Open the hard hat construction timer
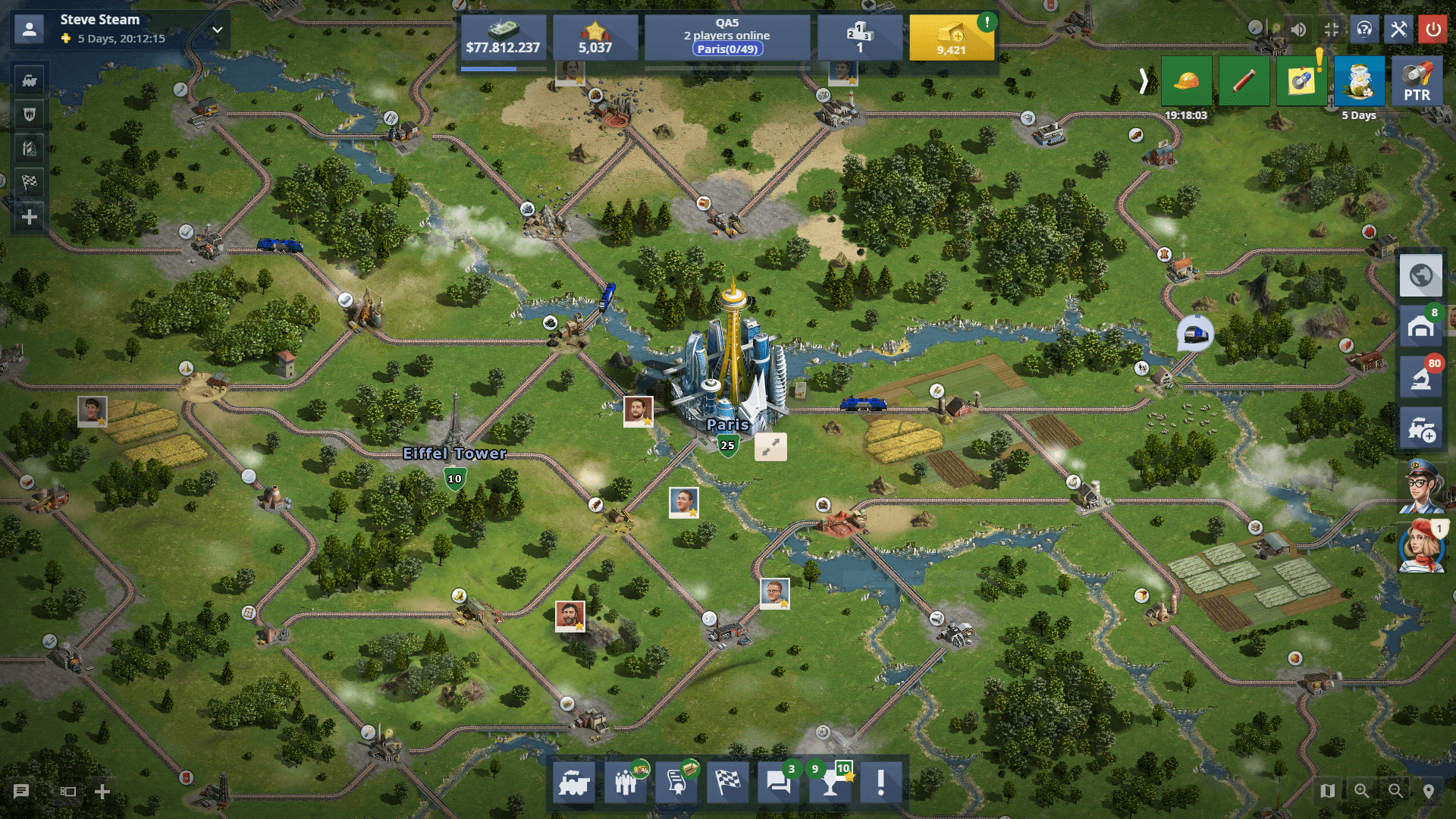The image size is (1456, 819). tap(1186, 81)
